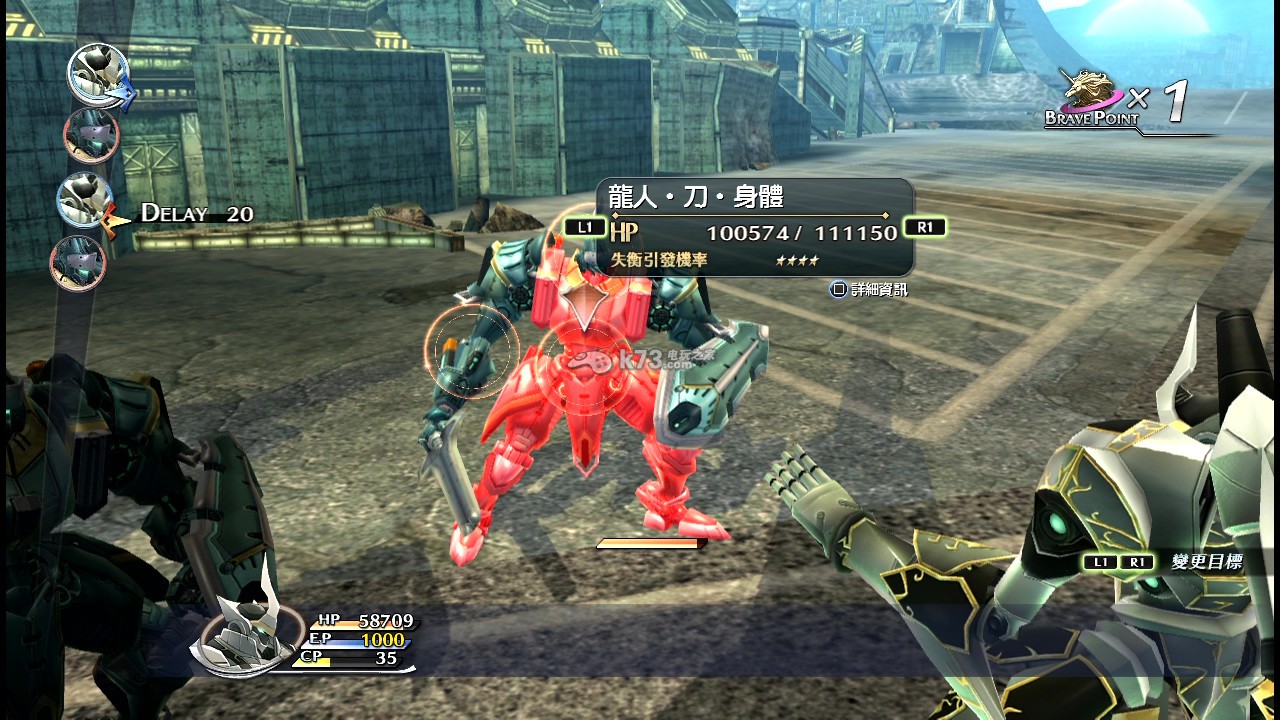Click the Brave Point dragon icon

tap(1091, 93)
